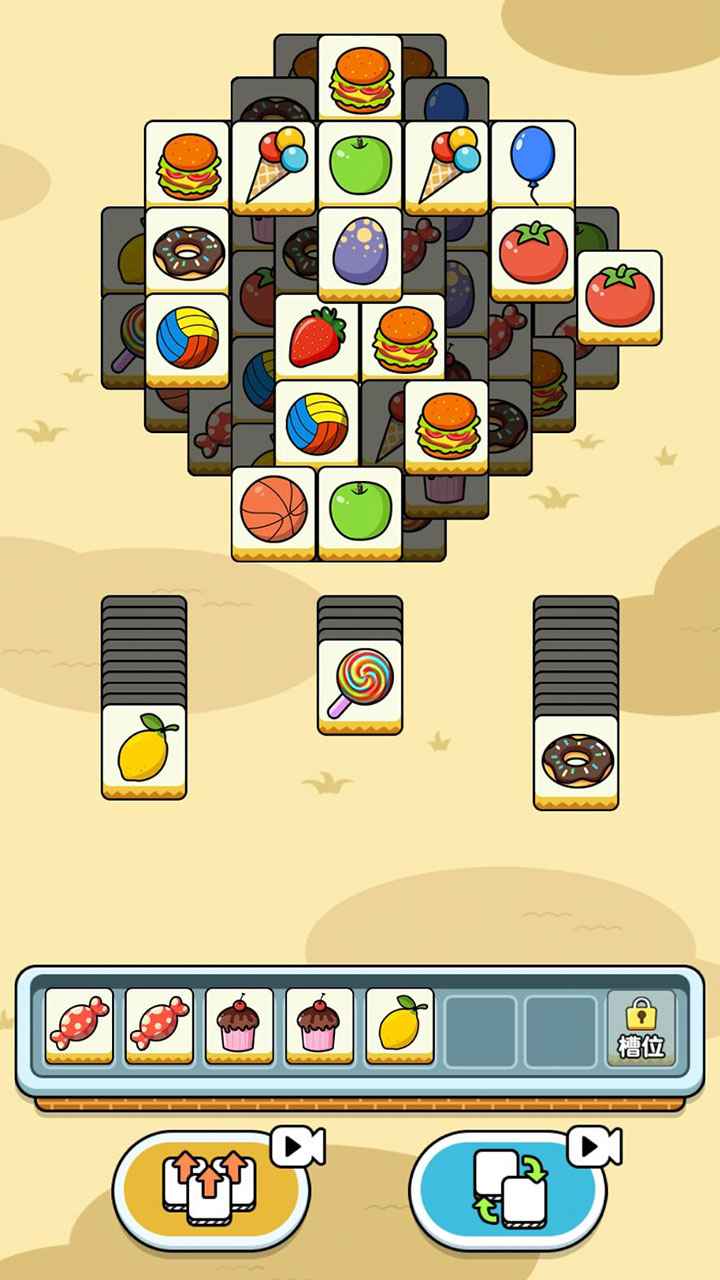Screen dimensions: 720x1280
Task: Activate the blue shuffle tiles power-up
Action: tap(507, 1188)
